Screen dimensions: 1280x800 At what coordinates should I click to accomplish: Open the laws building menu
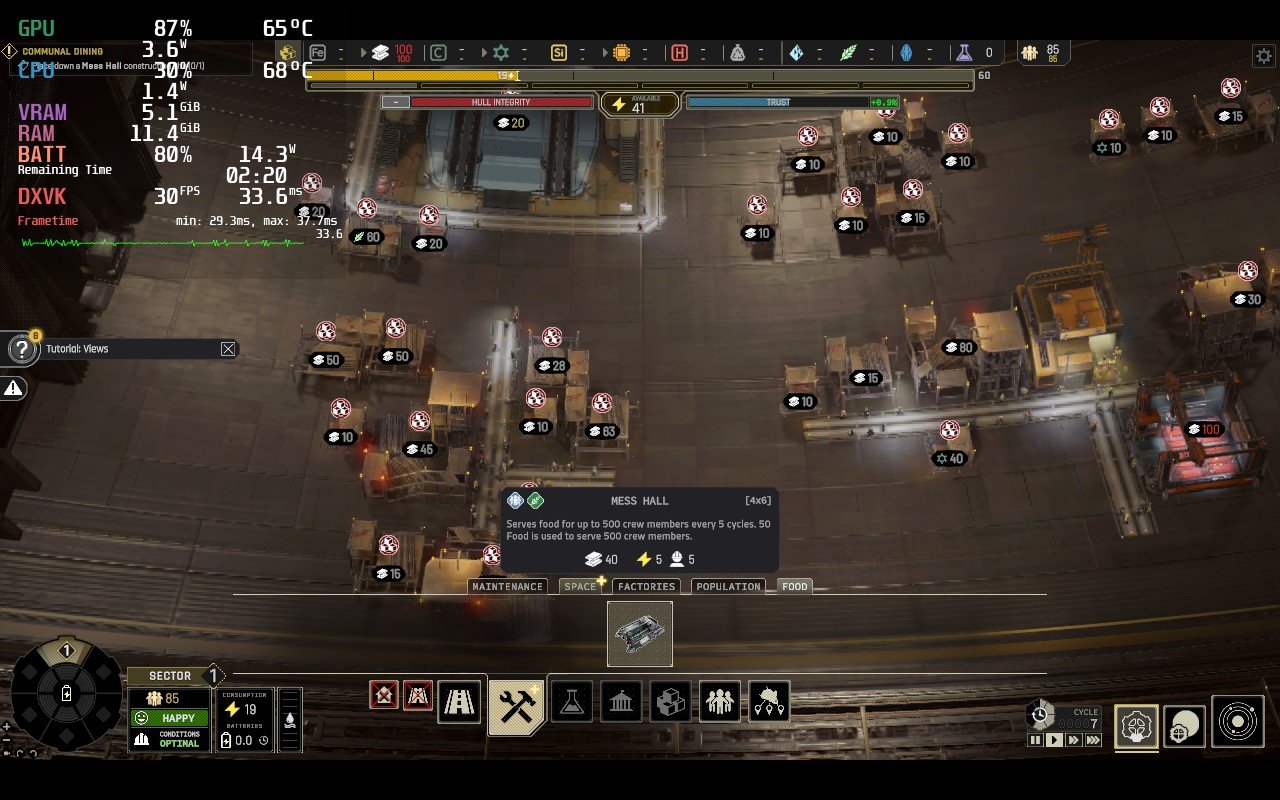pyautogui.click(x=621, y=702)
